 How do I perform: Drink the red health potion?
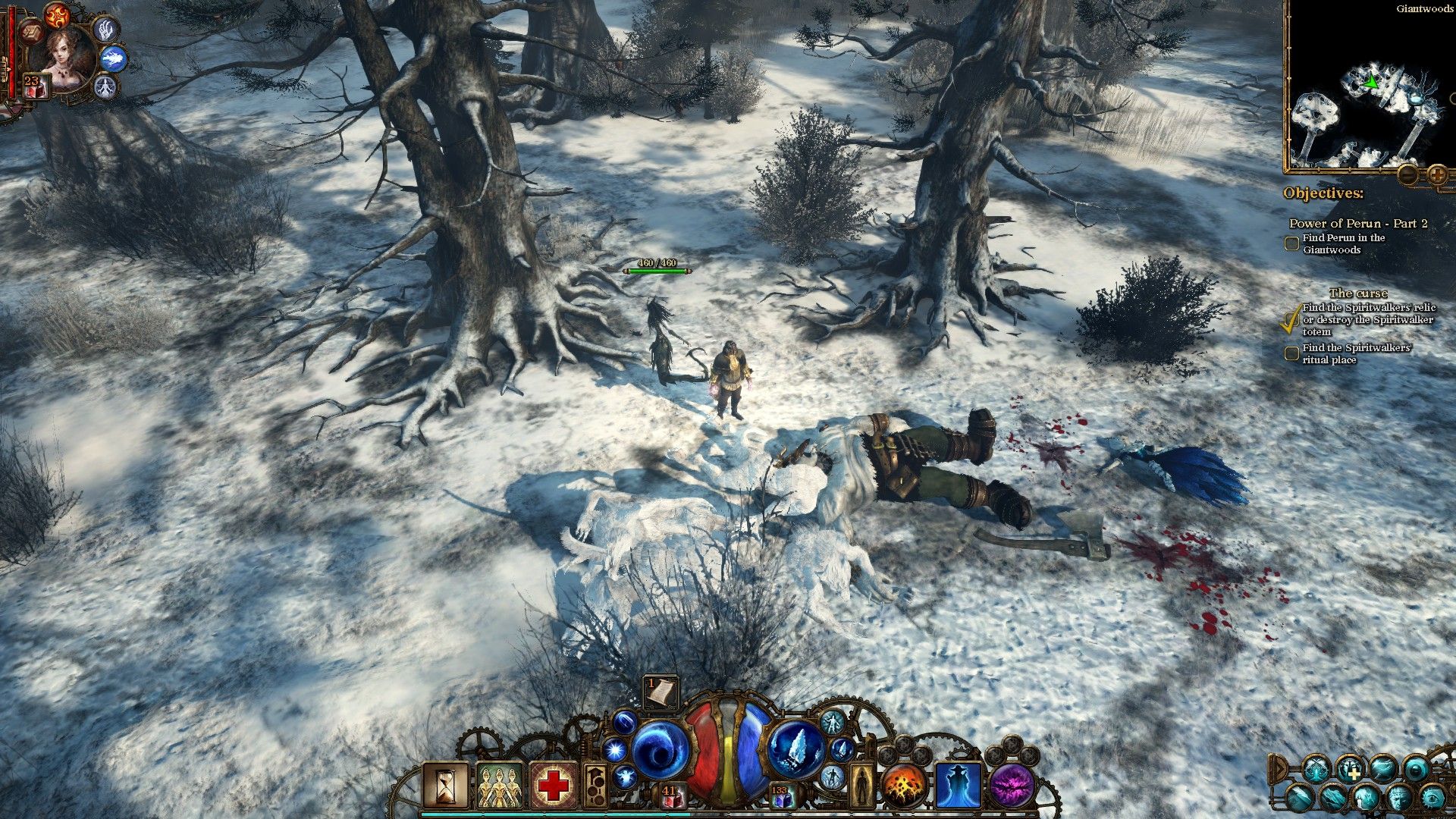pos(670,797)
